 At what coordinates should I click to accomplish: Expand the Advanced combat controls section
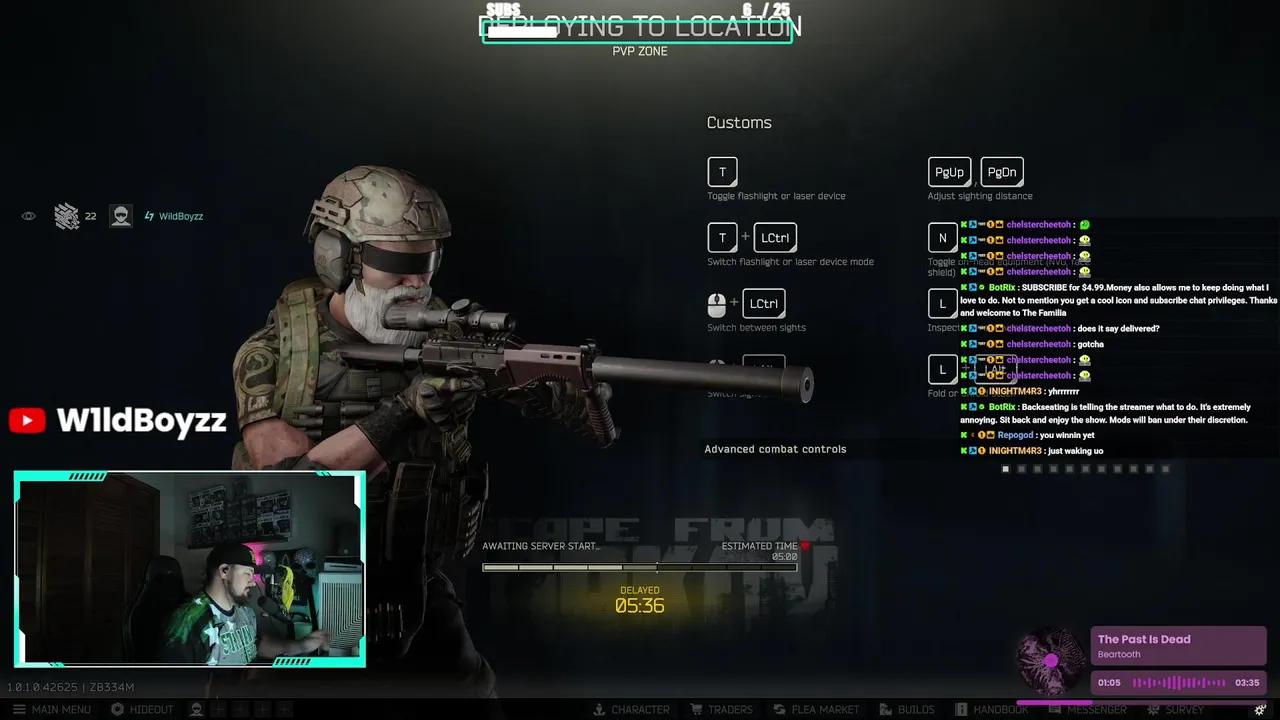pyautogui.click(x=775, y=449)
